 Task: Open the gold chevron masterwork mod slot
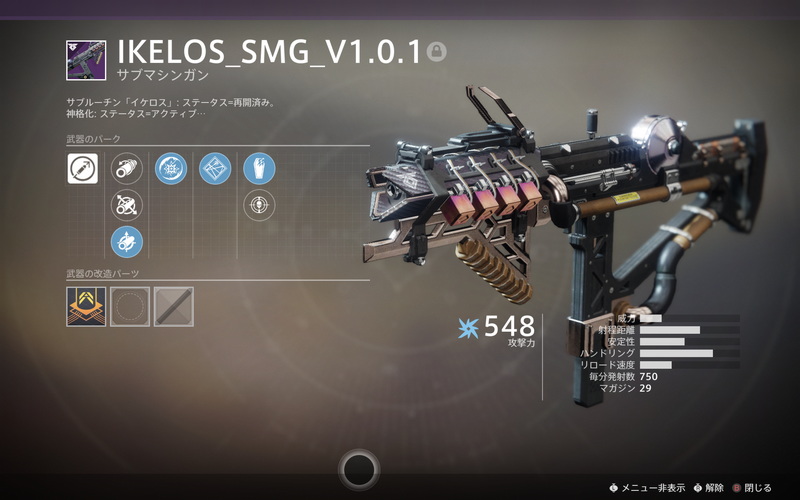coord(86,307)
